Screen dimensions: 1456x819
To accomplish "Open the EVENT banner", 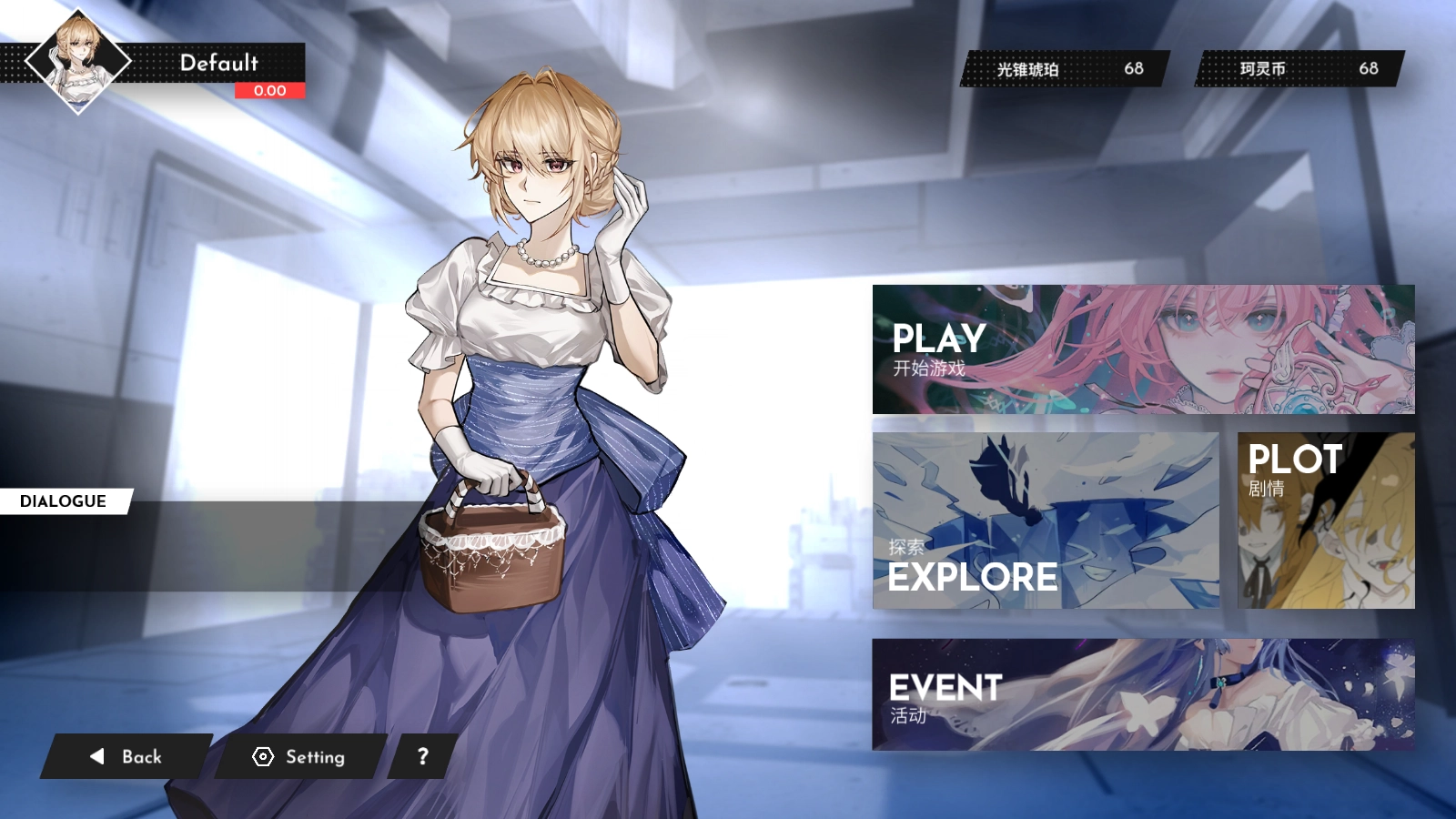I will coord(1143,694).
